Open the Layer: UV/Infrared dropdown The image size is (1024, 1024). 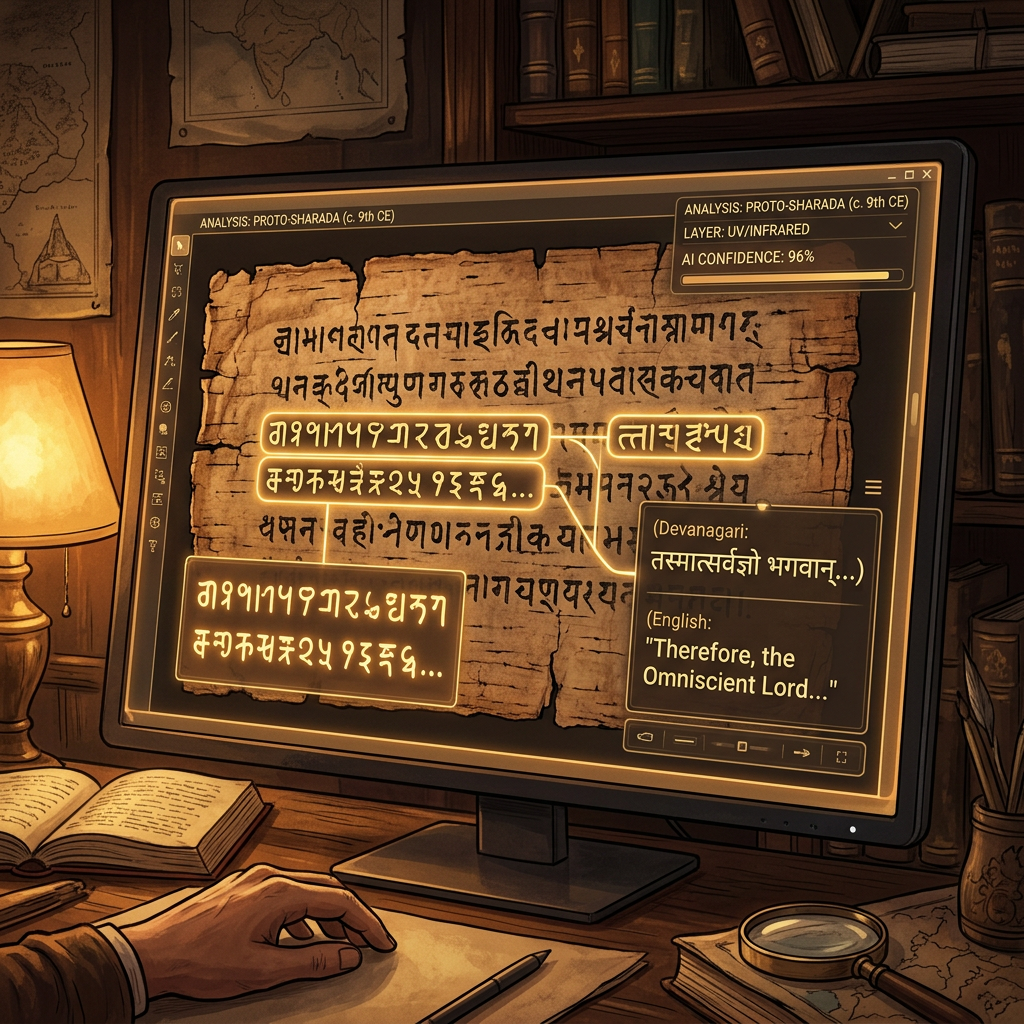click(895, 228)
